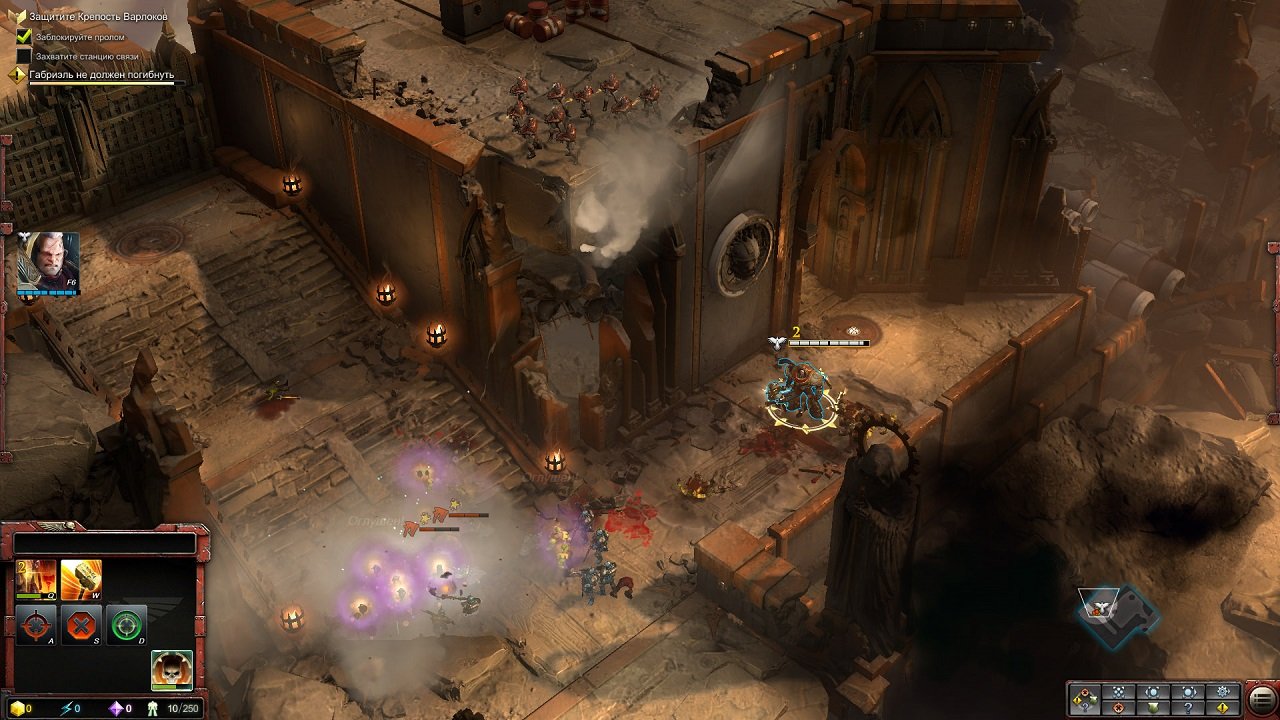Screen dimensions: 1280x720
Task: Click the requisition resource counter
Action: (x=20, y=706)
